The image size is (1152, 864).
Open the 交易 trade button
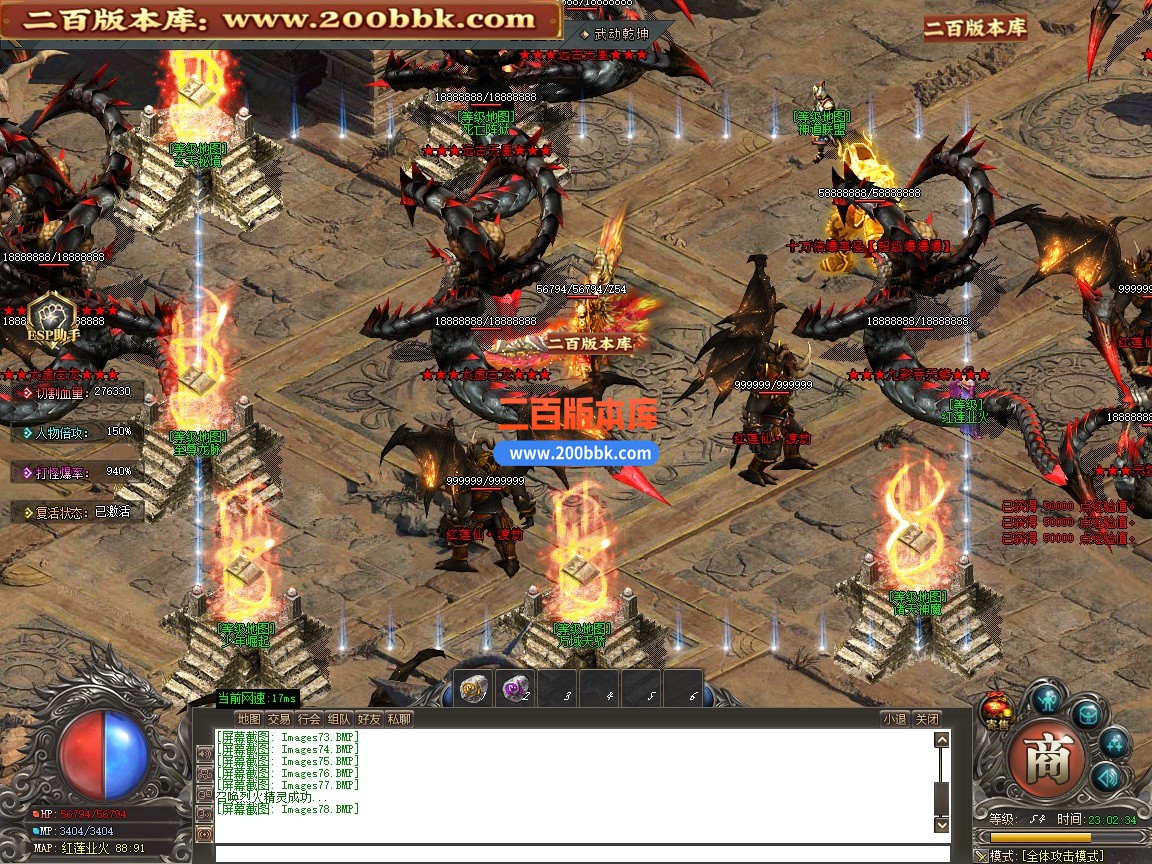(x=279, y=718)
